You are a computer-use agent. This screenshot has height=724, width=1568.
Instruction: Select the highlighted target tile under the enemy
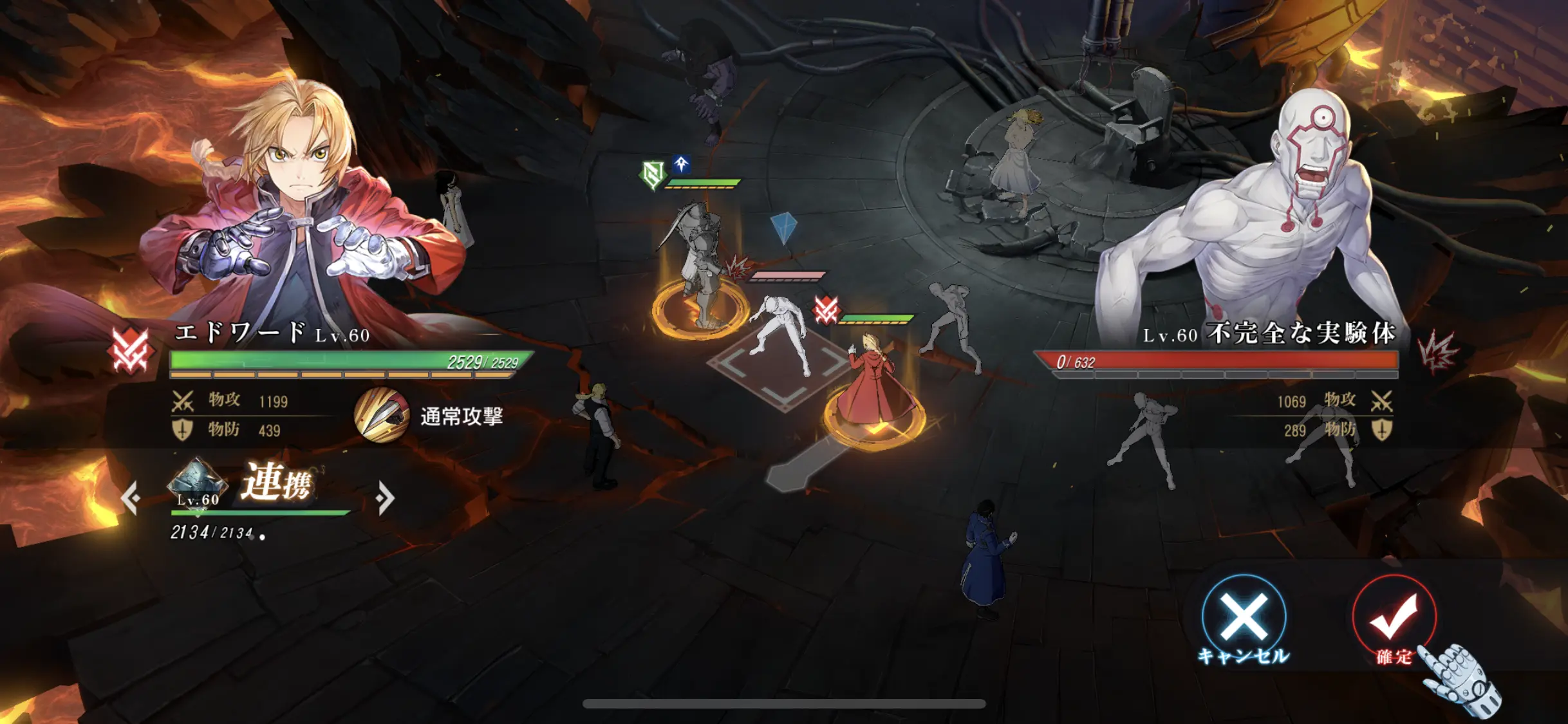click(780, 366)
